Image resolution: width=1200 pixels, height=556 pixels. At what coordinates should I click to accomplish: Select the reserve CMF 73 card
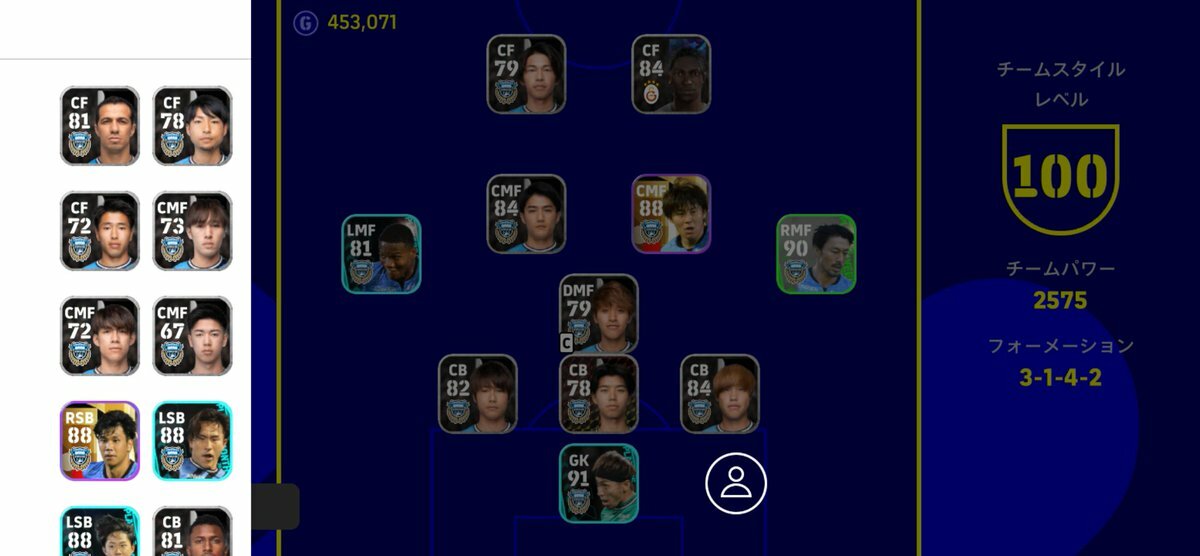192,231
